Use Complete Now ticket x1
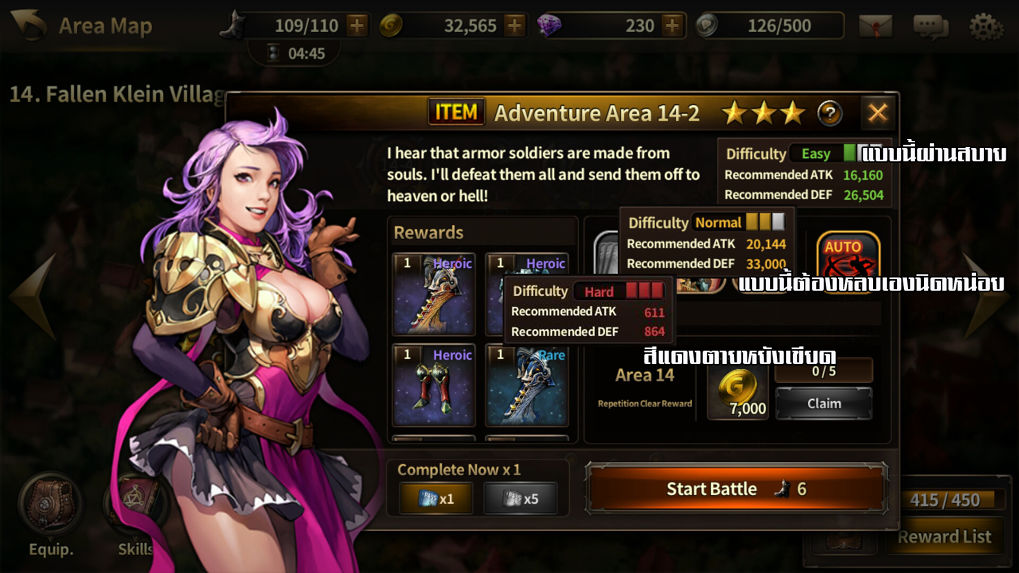The image size is (1019, 573). (436, 498)
